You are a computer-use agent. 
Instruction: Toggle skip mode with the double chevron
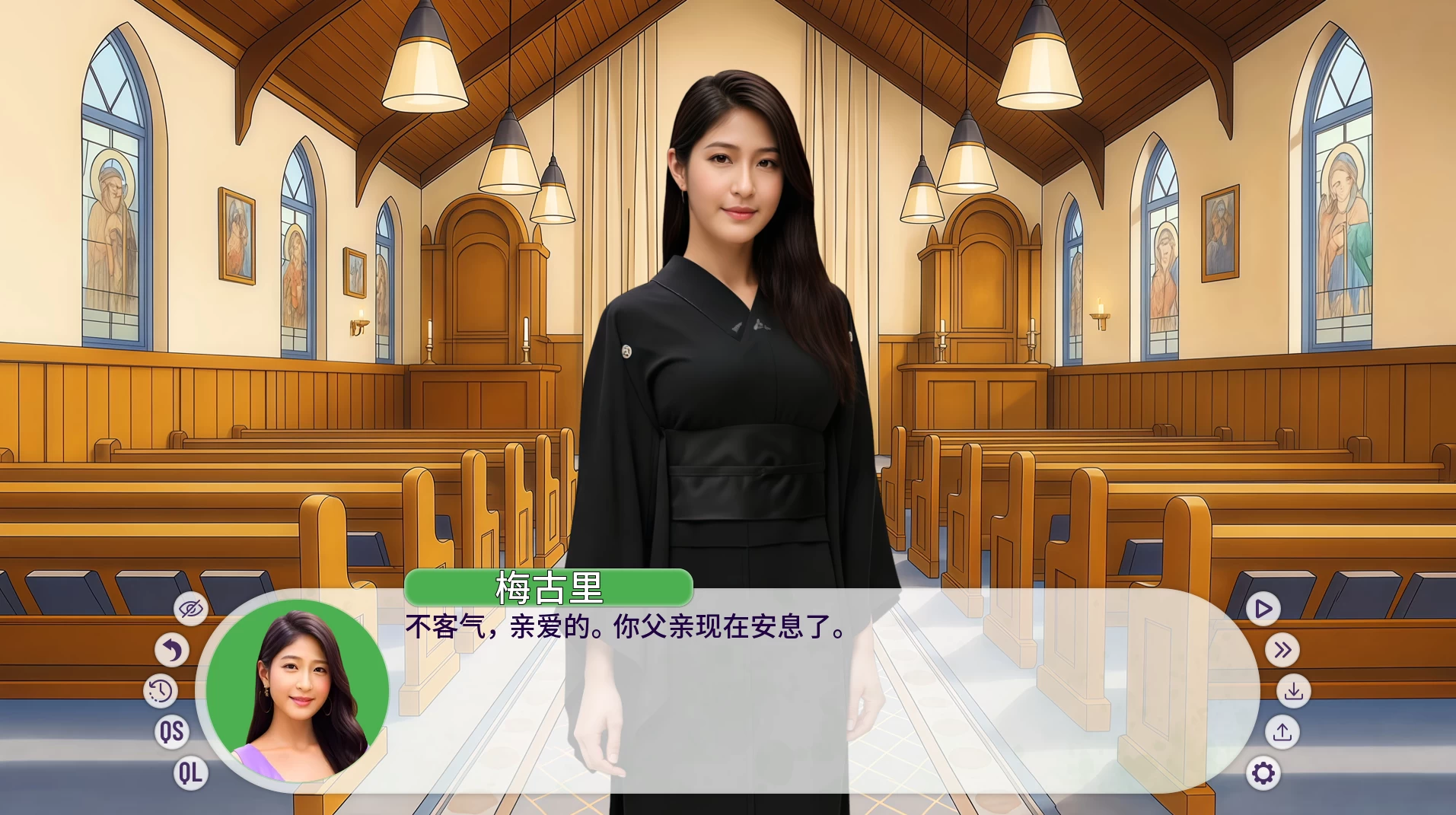(x=1284, y=650)
